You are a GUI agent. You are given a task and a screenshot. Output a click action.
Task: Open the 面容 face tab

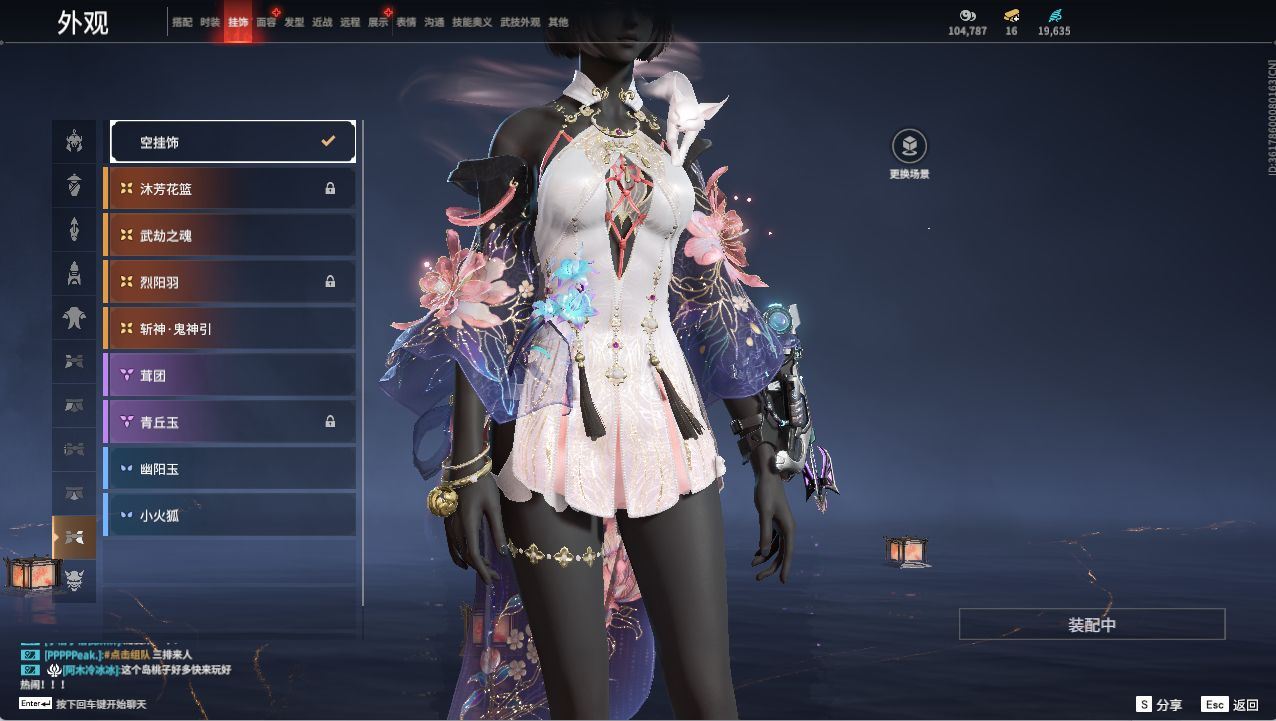(x=266, y=22)
